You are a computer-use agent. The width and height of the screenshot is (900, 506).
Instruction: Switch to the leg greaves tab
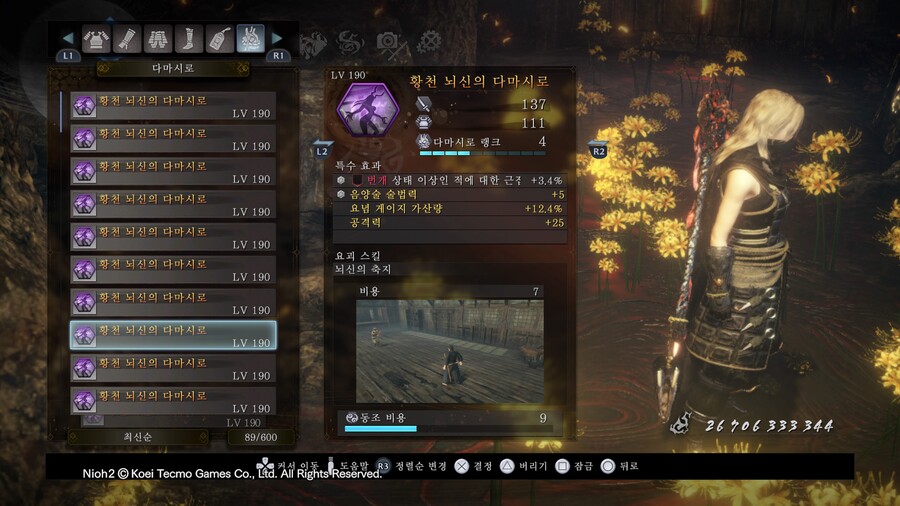189,39
